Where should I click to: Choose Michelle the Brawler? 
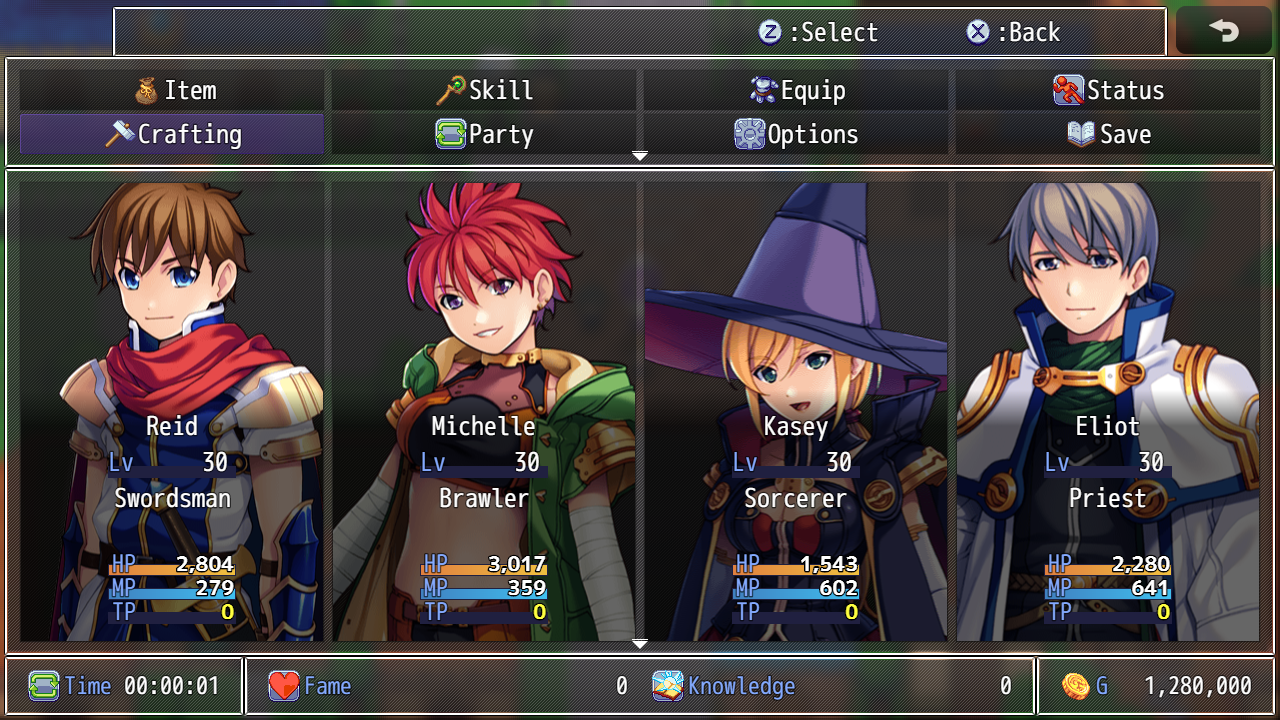coord(484,410)
